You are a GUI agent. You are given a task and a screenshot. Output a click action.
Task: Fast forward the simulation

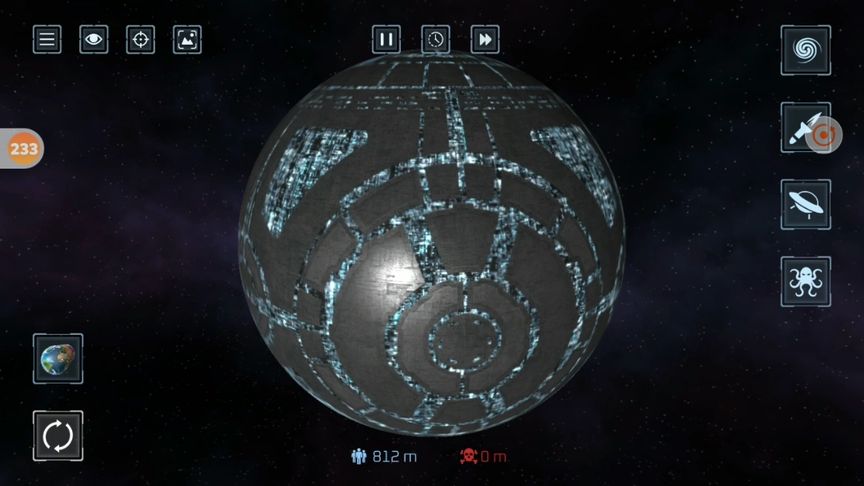[485, 39]
